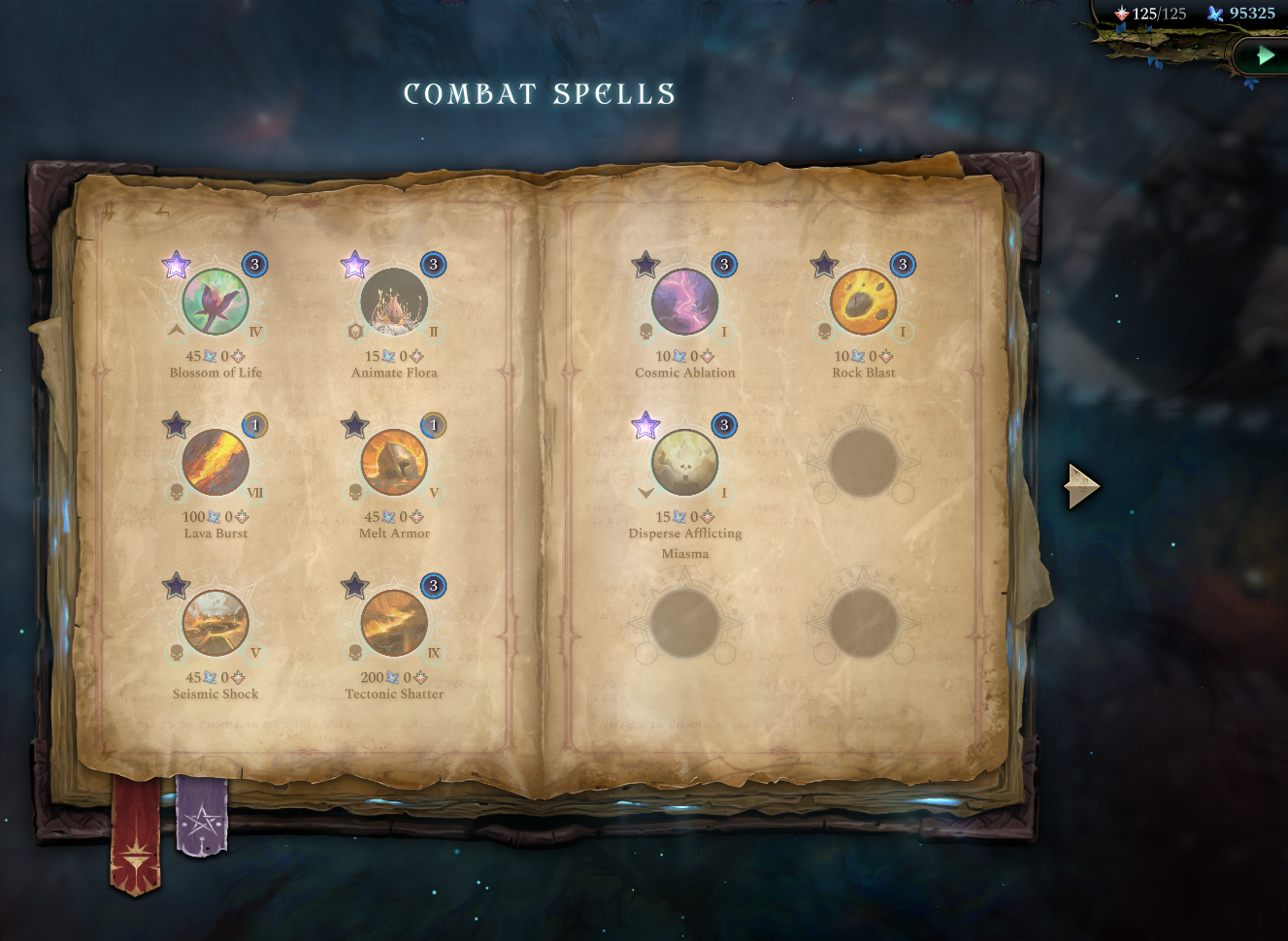This screenshot has width=1288, height=941.
Task: Click the 95325 mana crystal counter
Action: point(1250,14)
